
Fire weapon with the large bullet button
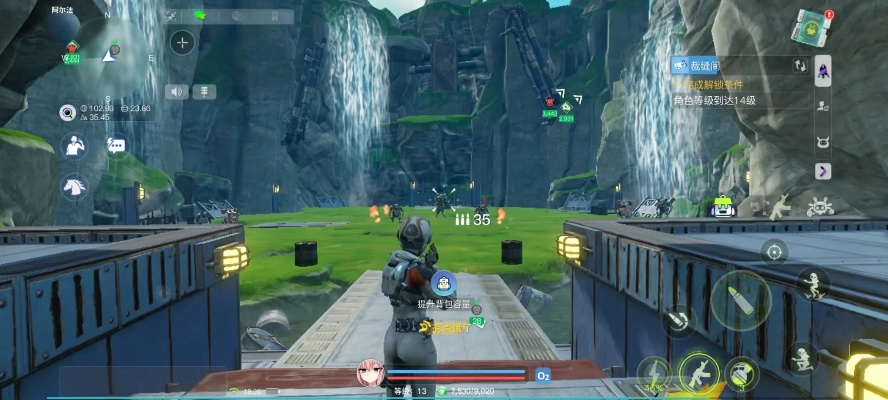740,299
